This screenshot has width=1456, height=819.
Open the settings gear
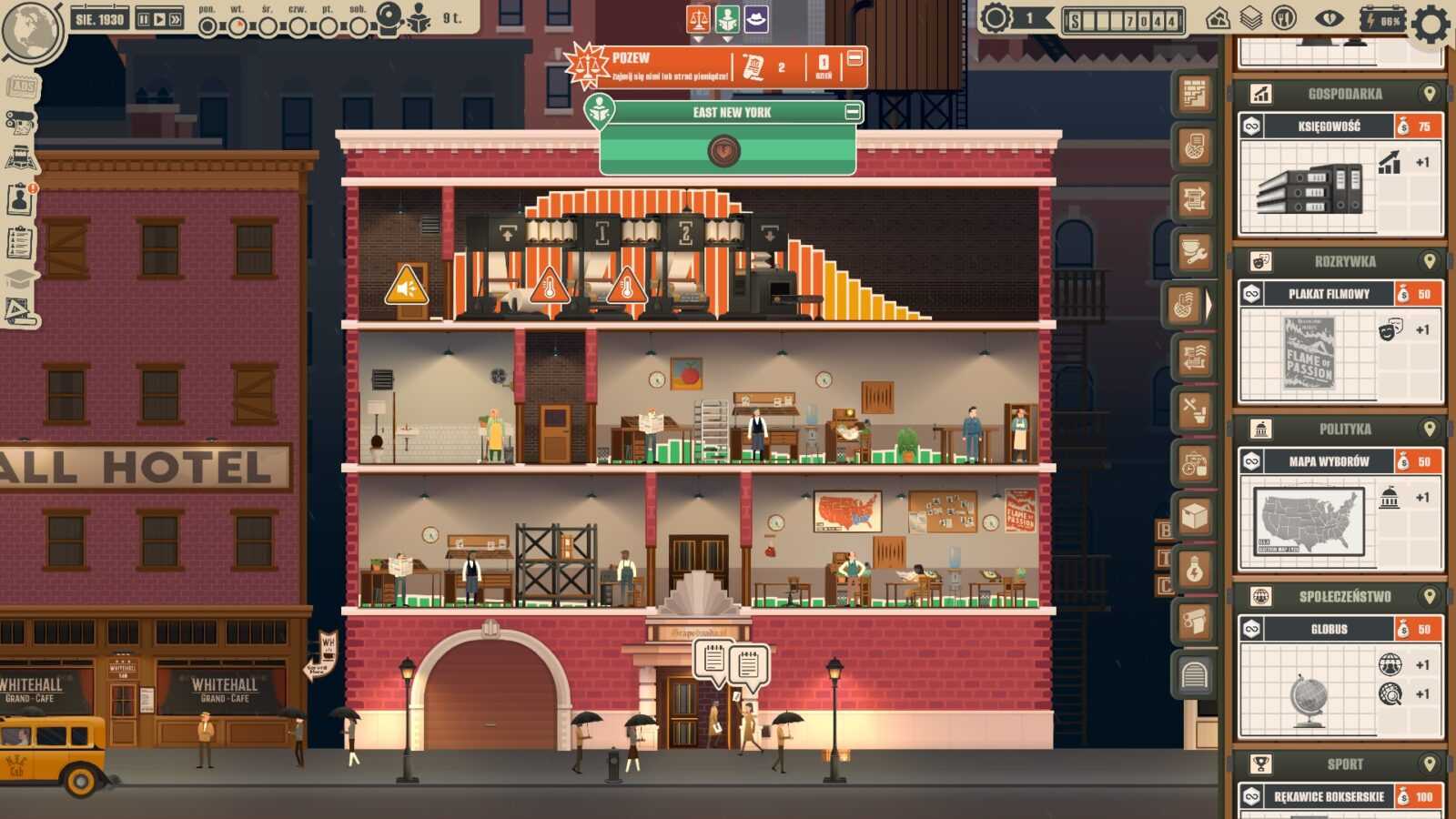tap(1431, 24)
